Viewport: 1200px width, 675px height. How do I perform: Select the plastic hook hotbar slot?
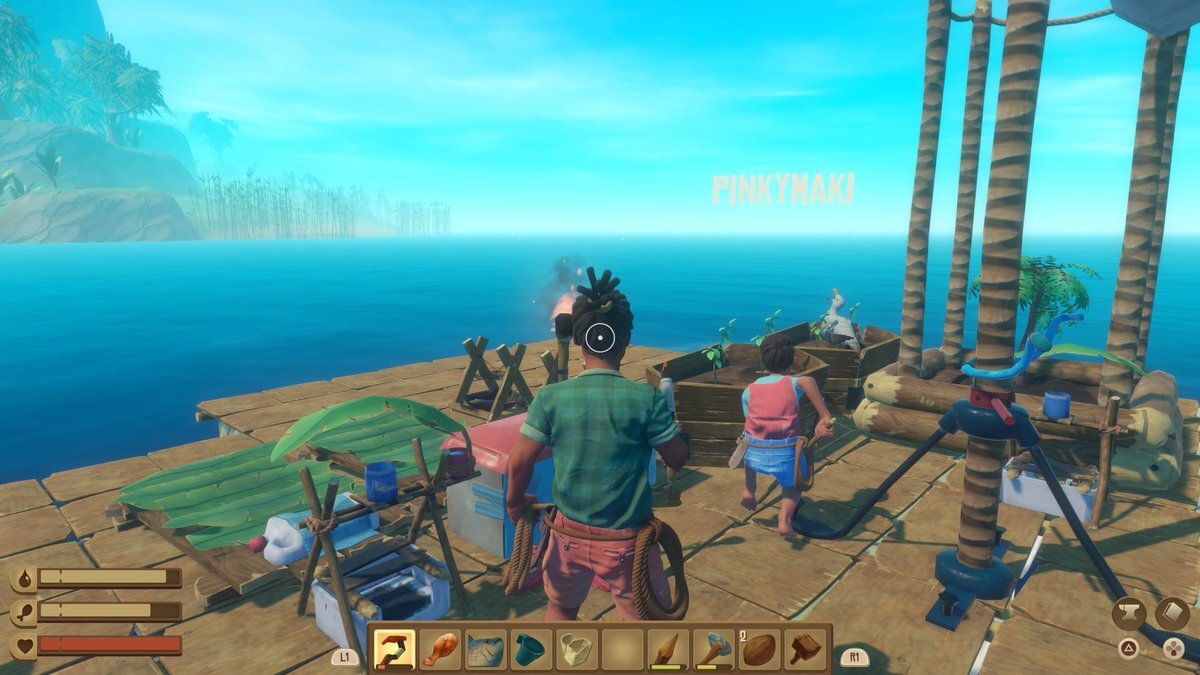pos(394,650)
